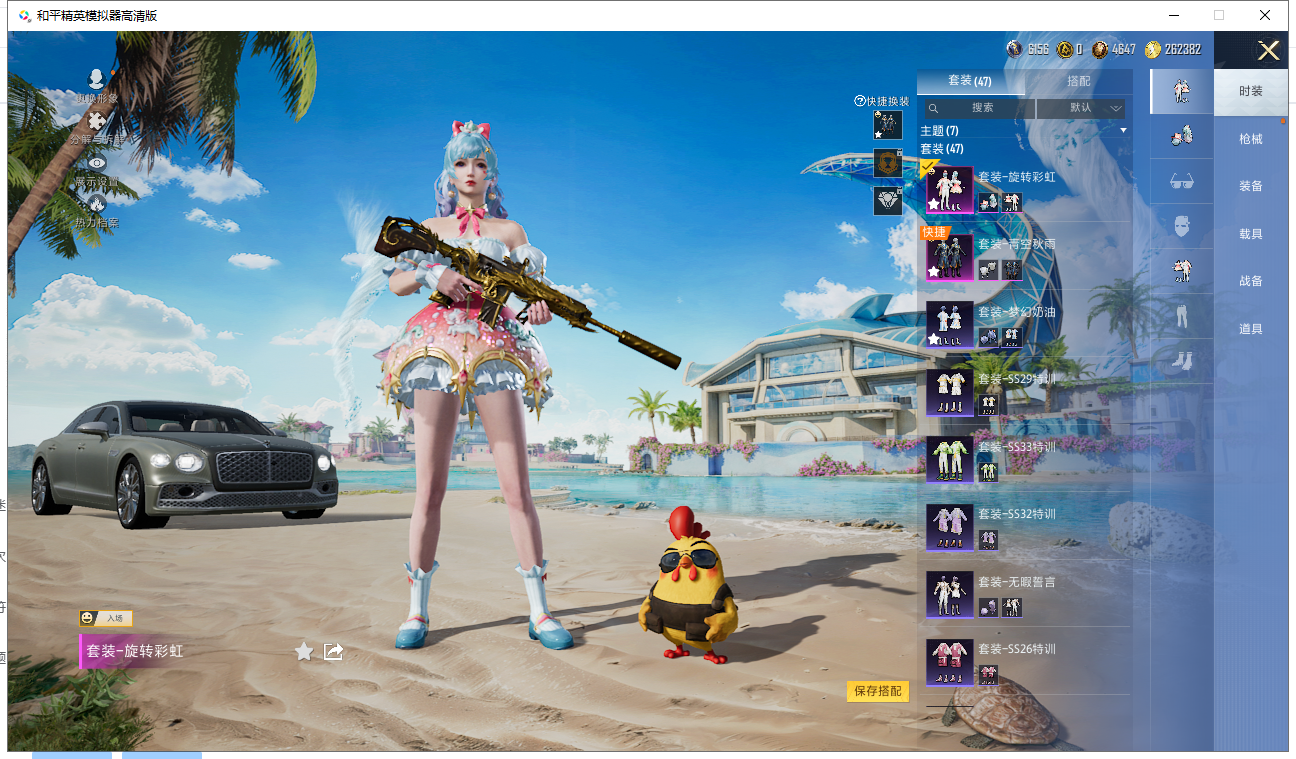Click the 搜索 search box

[976, 108]
